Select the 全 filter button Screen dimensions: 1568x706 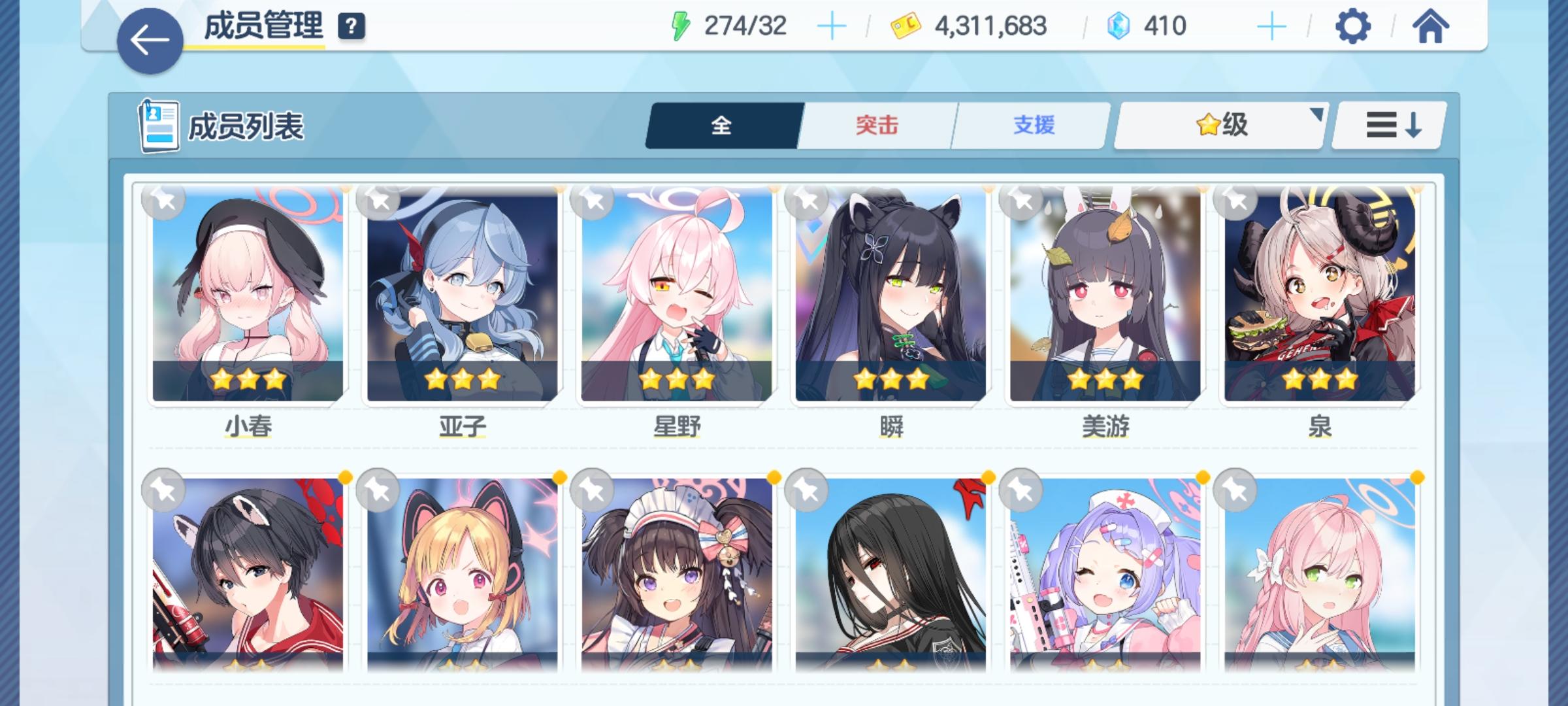(722, 126)
